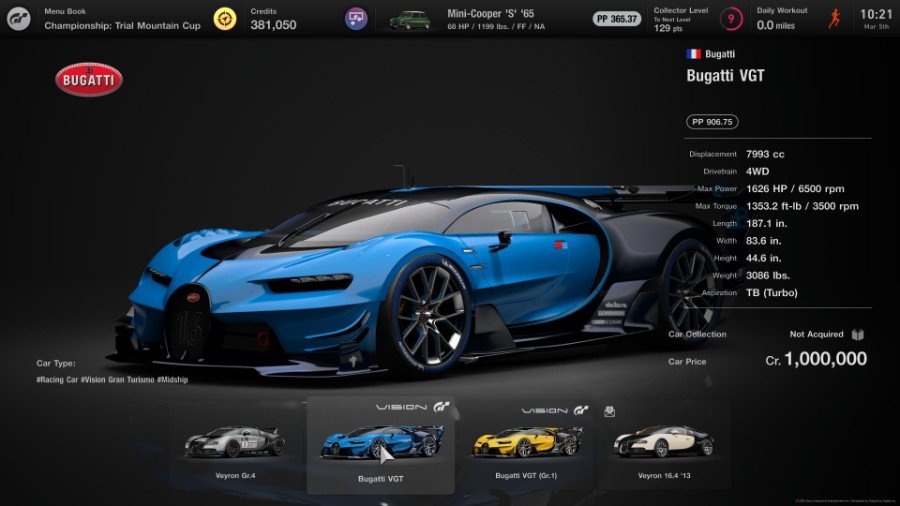The height and width of the screenshot is (506, 900).
Task: Pick the yellow Bugatti VGT (Gr.1) thumbnail
Action: [x=525, y=445]
